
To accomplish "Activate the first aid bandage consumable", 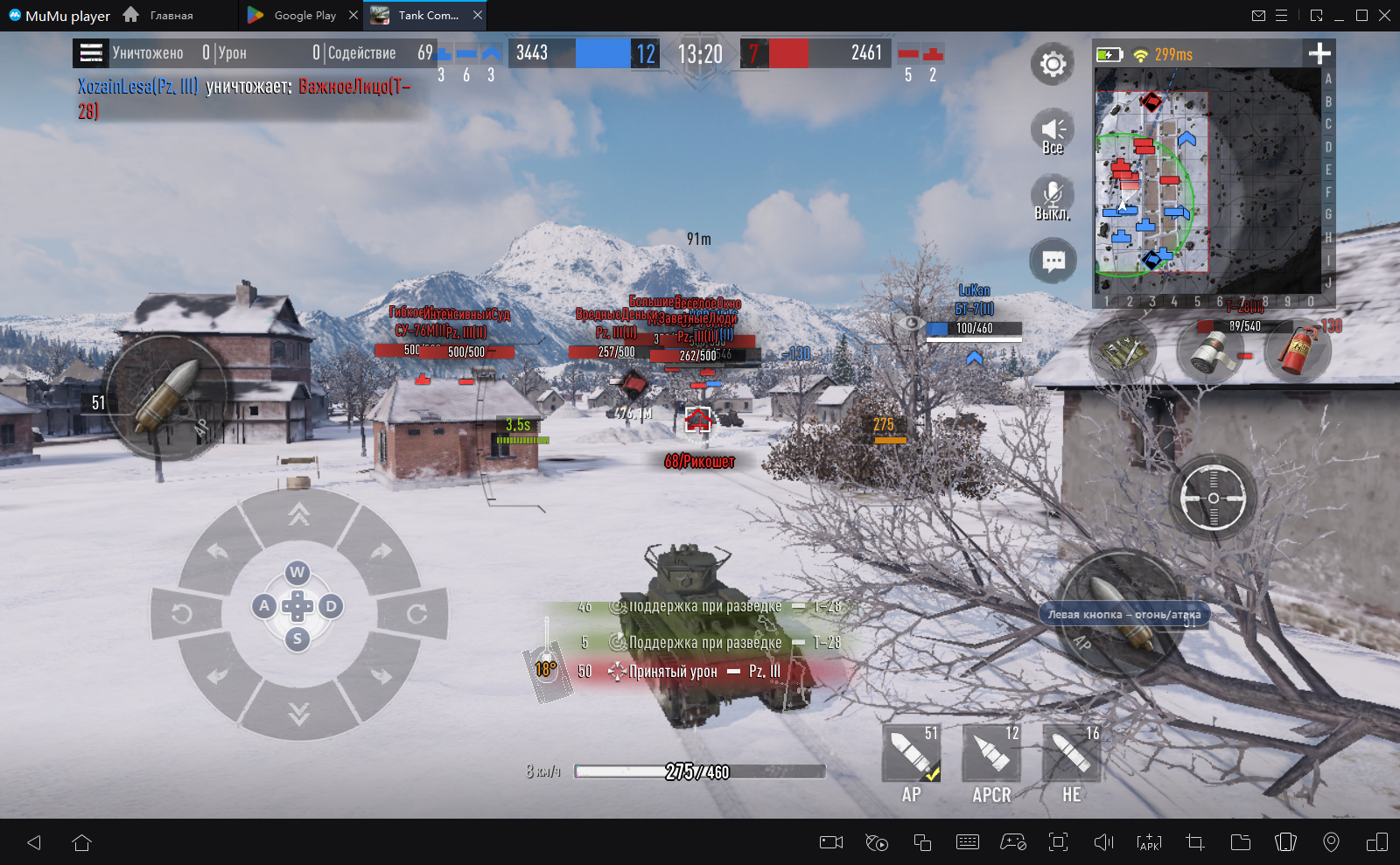I will coord(1210,351).
